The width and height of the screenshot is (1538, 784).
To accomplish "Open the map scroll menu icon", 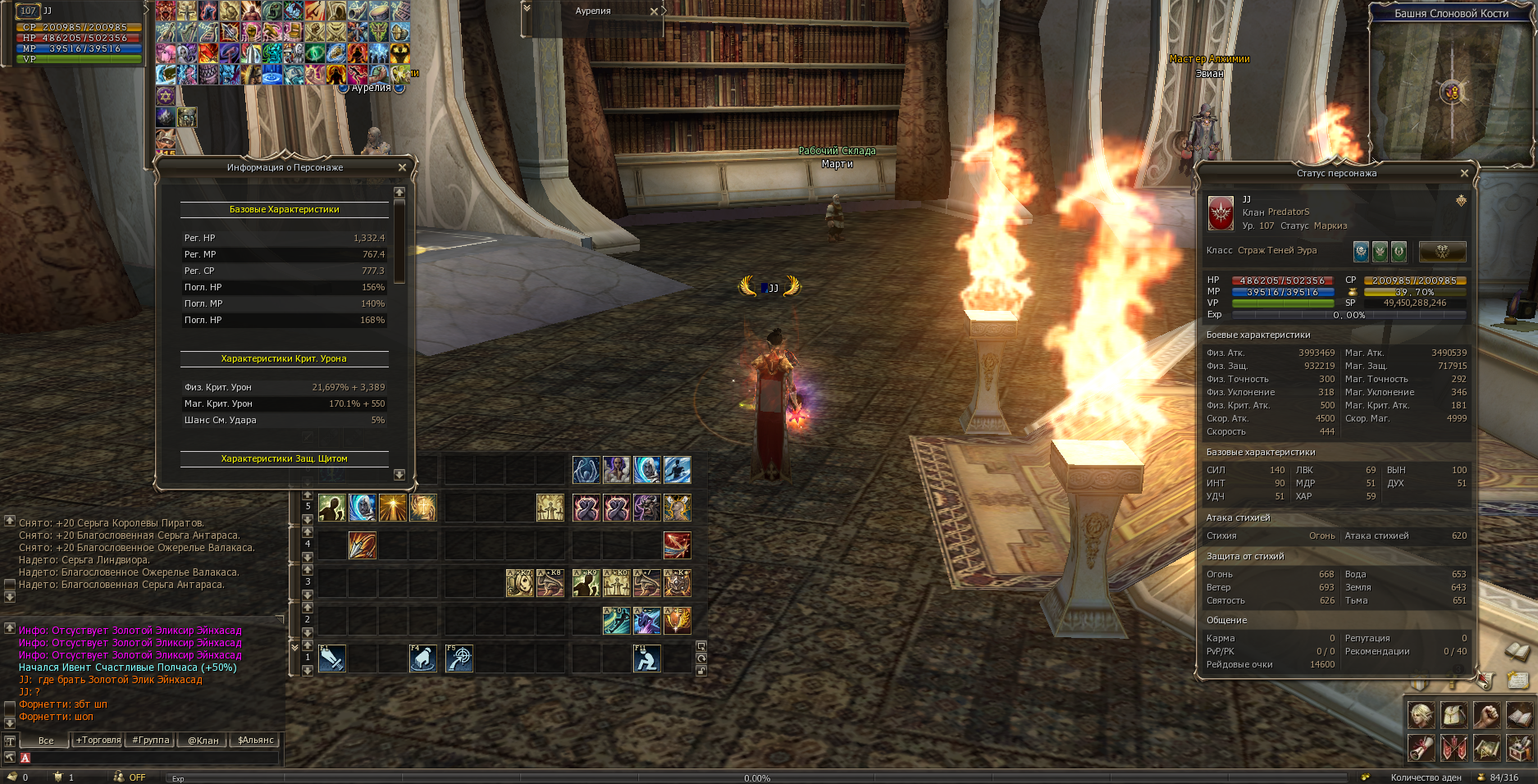I will tap(1486, 748).
